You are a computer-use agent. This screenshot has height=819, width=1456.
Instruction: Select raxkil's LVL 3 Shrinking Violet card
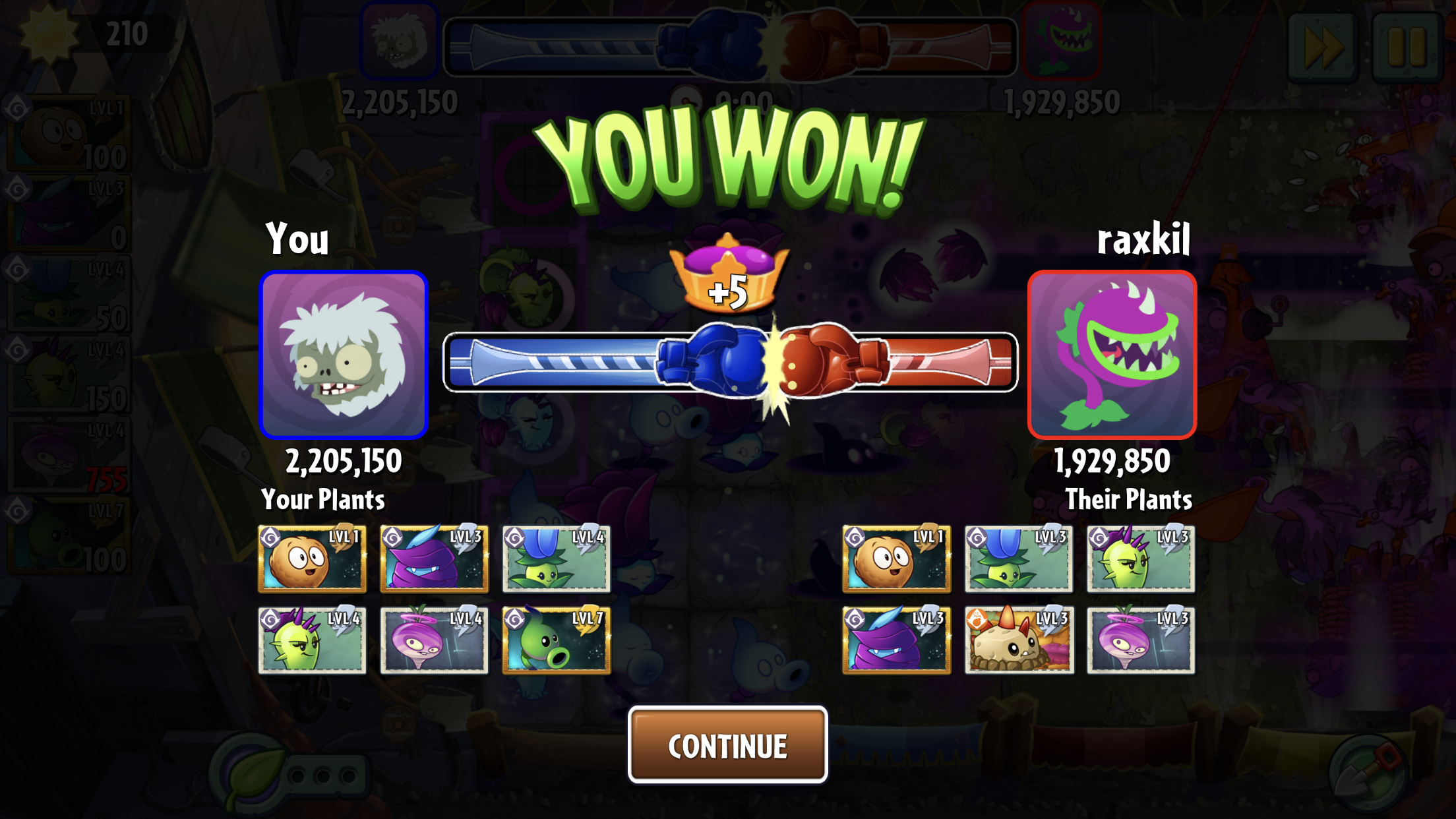tap(1141, 640)
